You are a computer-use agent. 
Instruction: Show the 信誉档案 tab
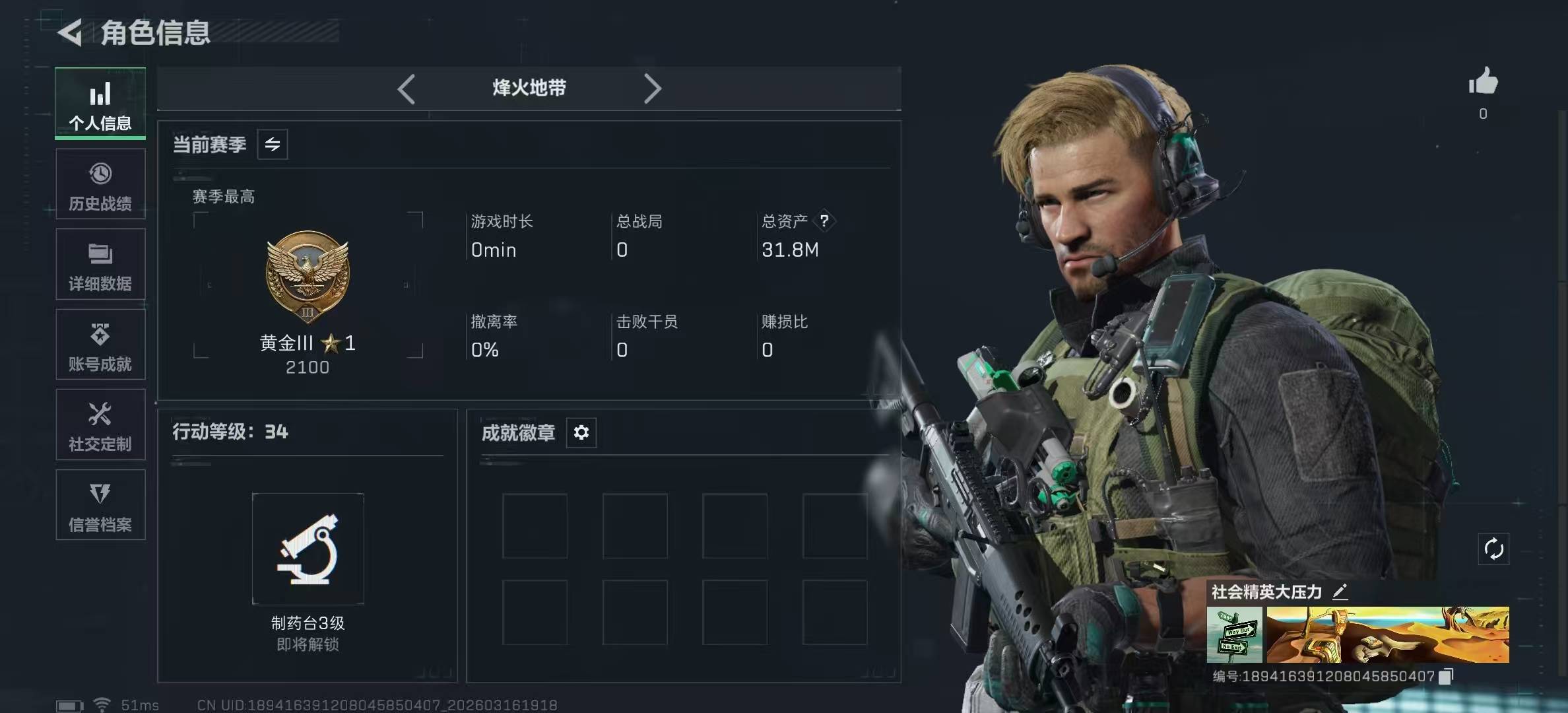(x=100, y=506)
